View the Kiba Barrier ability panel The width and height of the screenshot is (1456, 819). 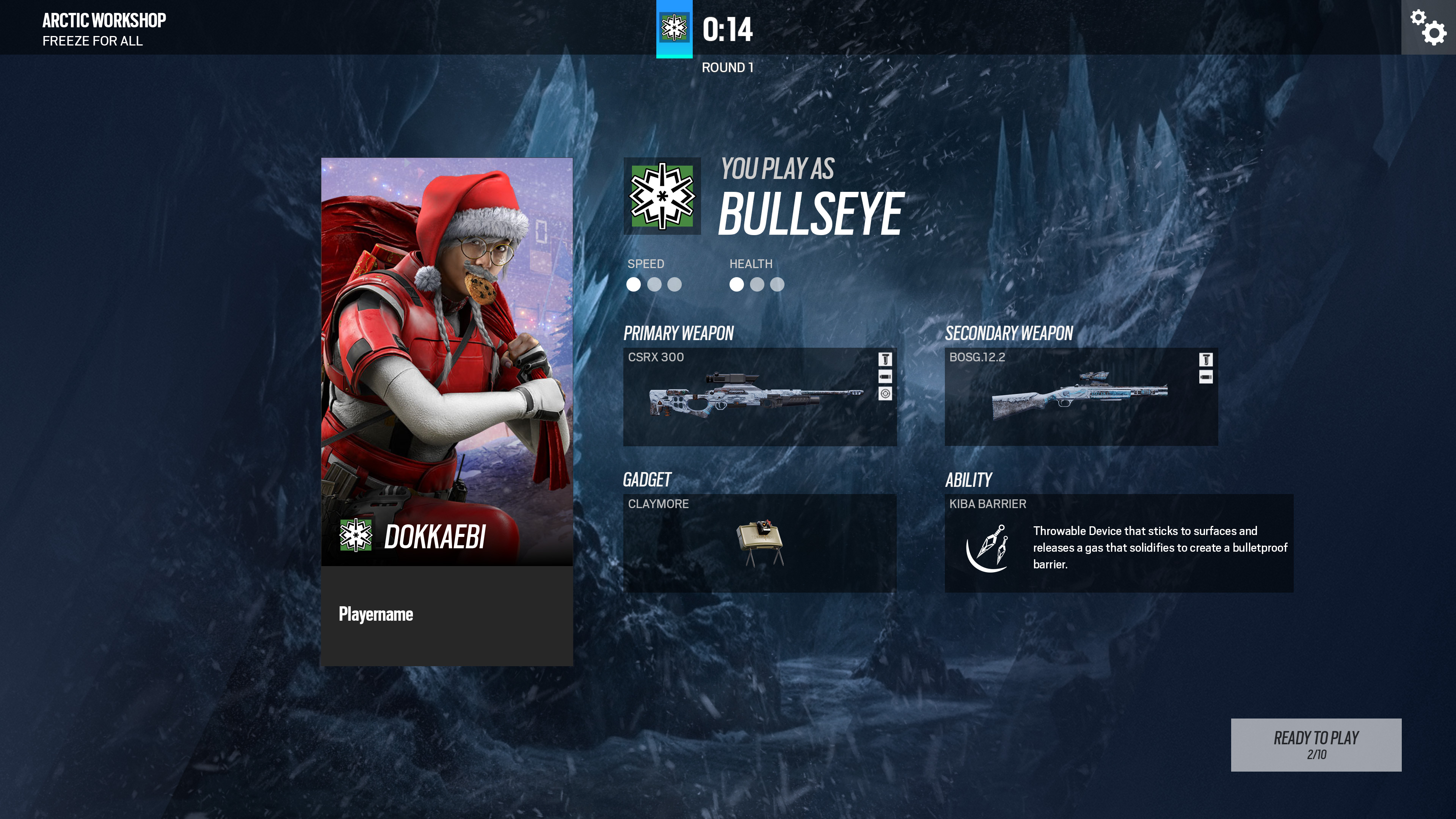click(x=1119, y=543)
